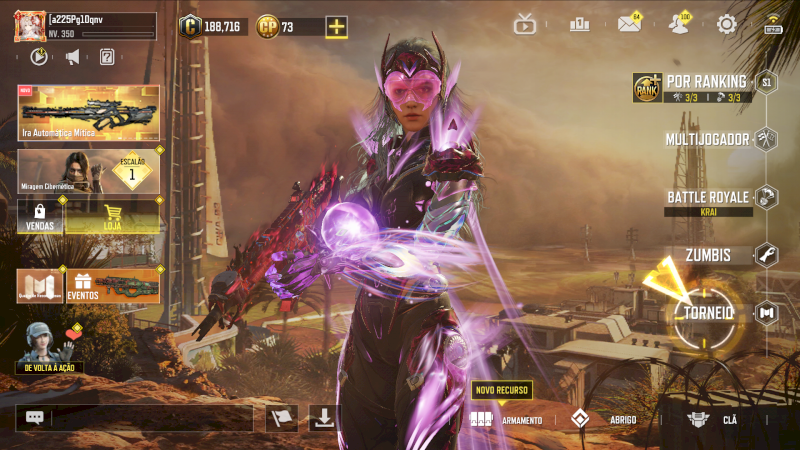Open the gear Settings menu
This screenshot has width=800, height=450.
[x=727, y=24]
